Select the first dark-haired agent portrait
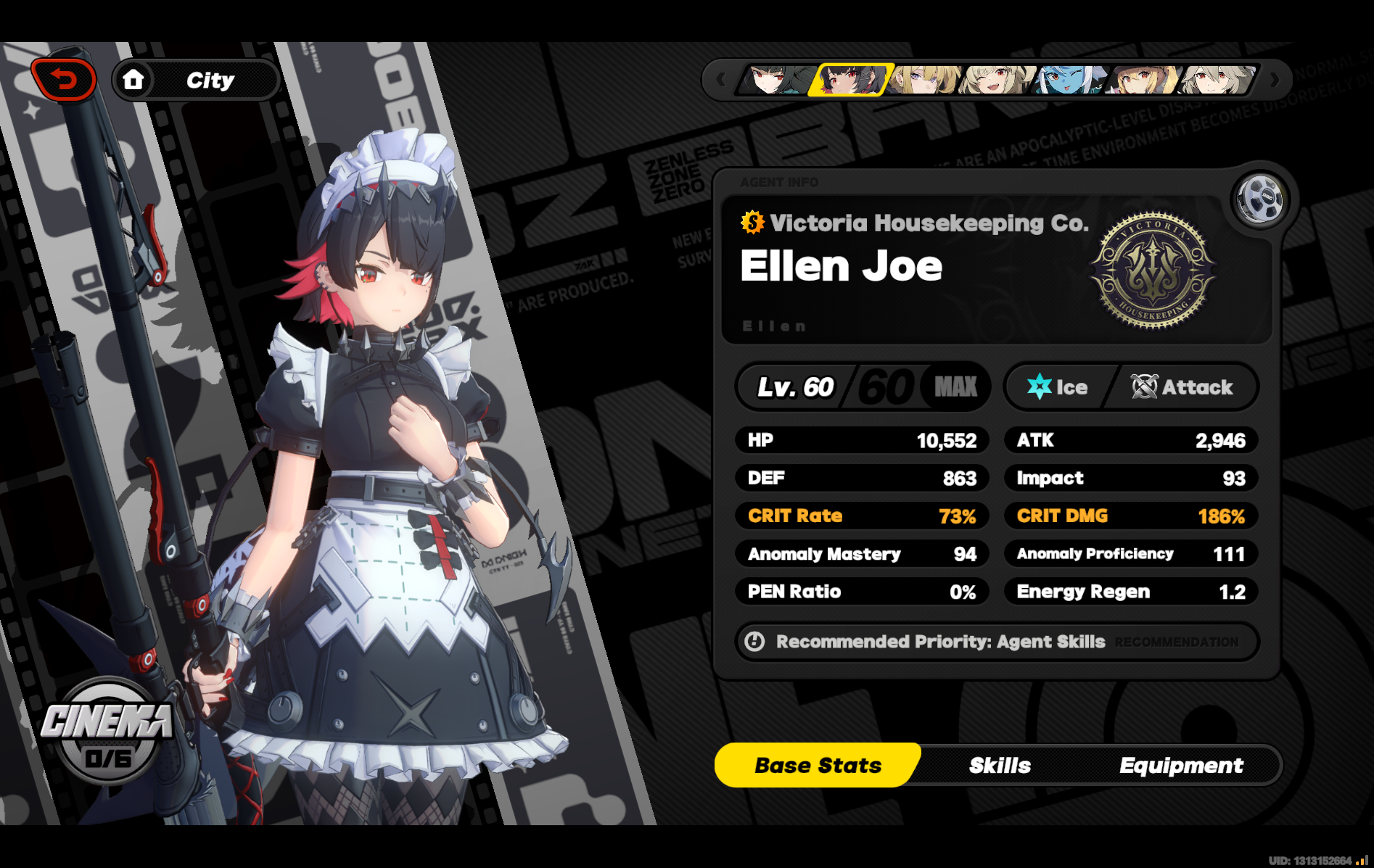Image resolution: width=1374 pixels, height=868 pixels. [x=776, y=80]
